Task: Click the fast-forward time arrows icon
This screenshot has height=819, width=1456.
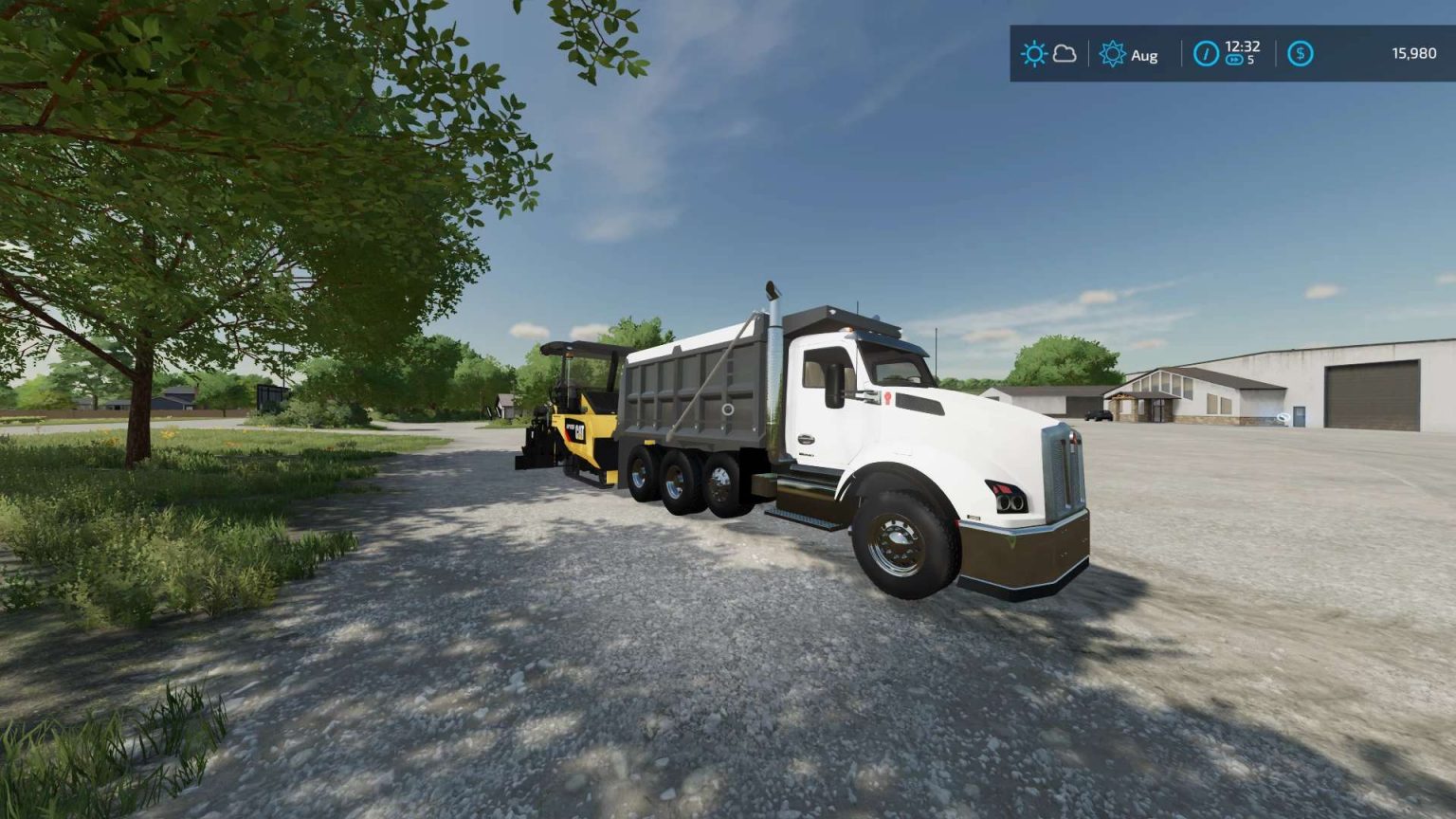Action: (x=1233, y=60)
